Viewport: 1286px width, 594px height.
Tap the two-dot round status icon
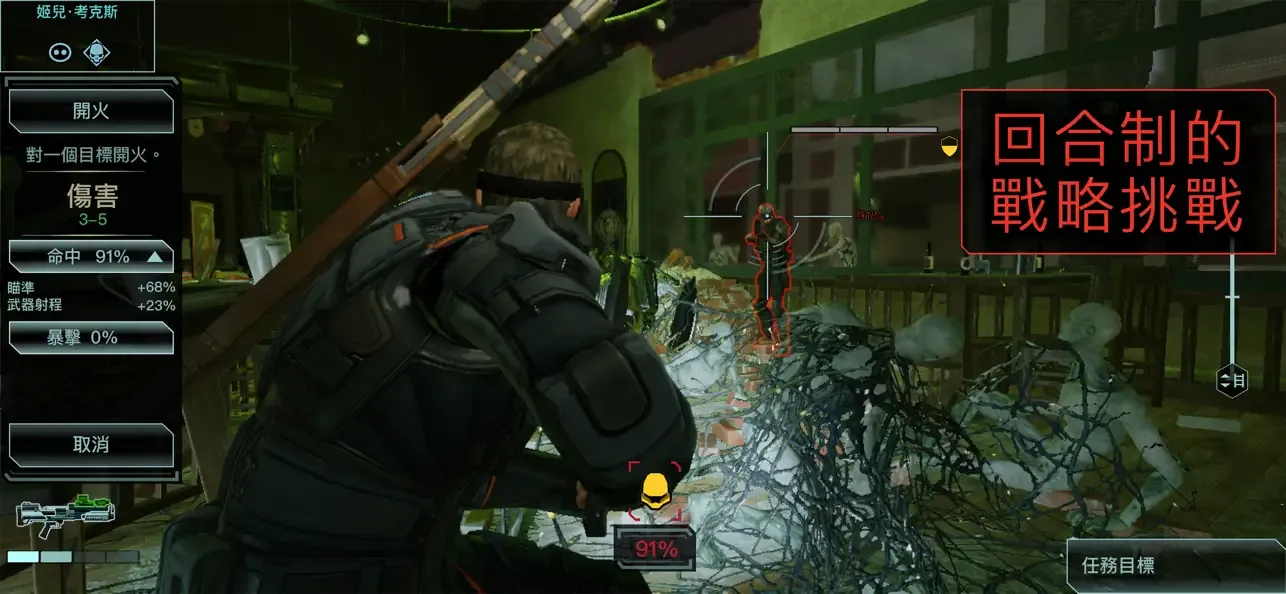click(x=59, y=52)
